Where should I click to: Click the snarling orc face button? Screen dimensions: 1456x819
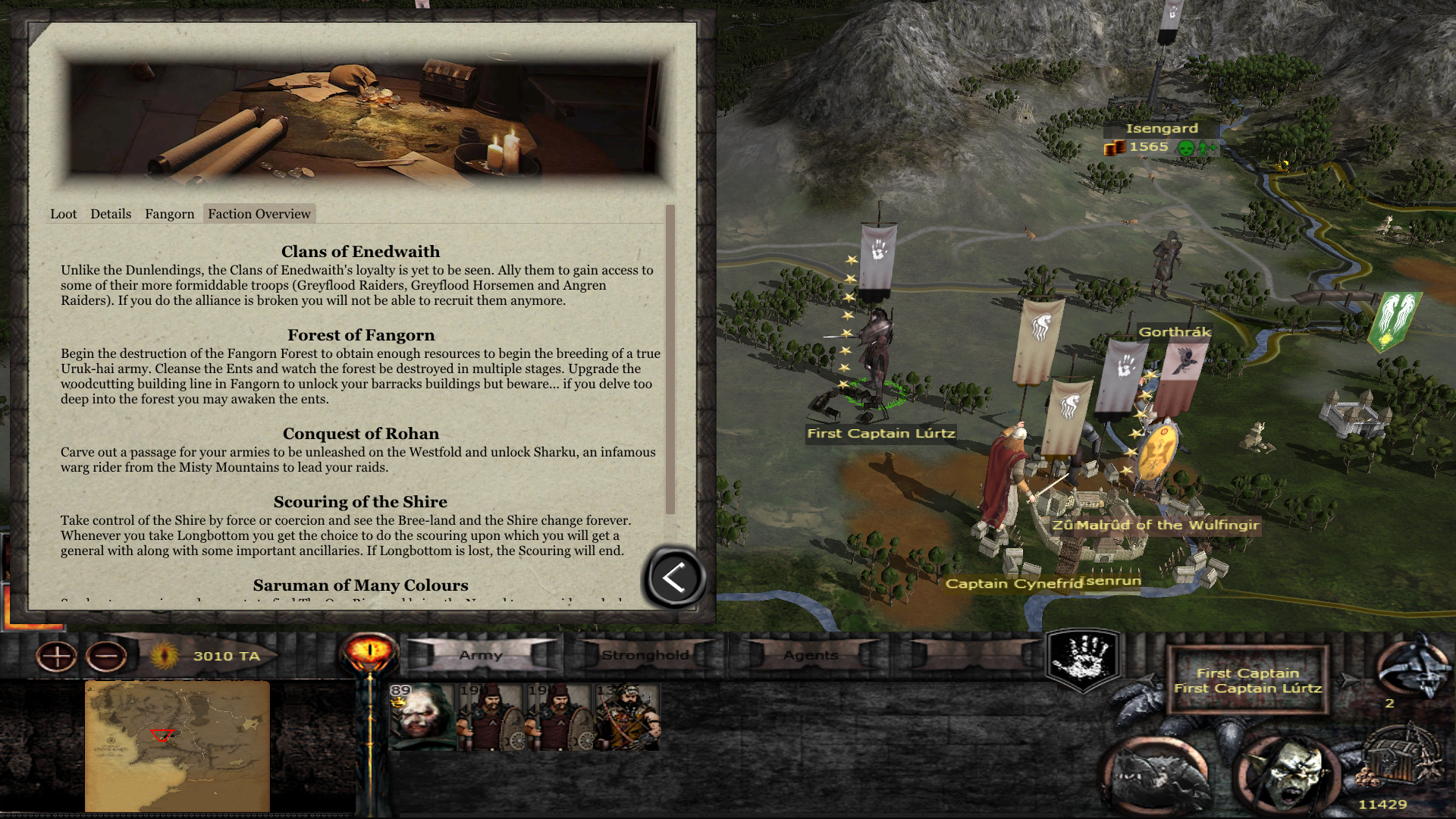[1287, 775]
